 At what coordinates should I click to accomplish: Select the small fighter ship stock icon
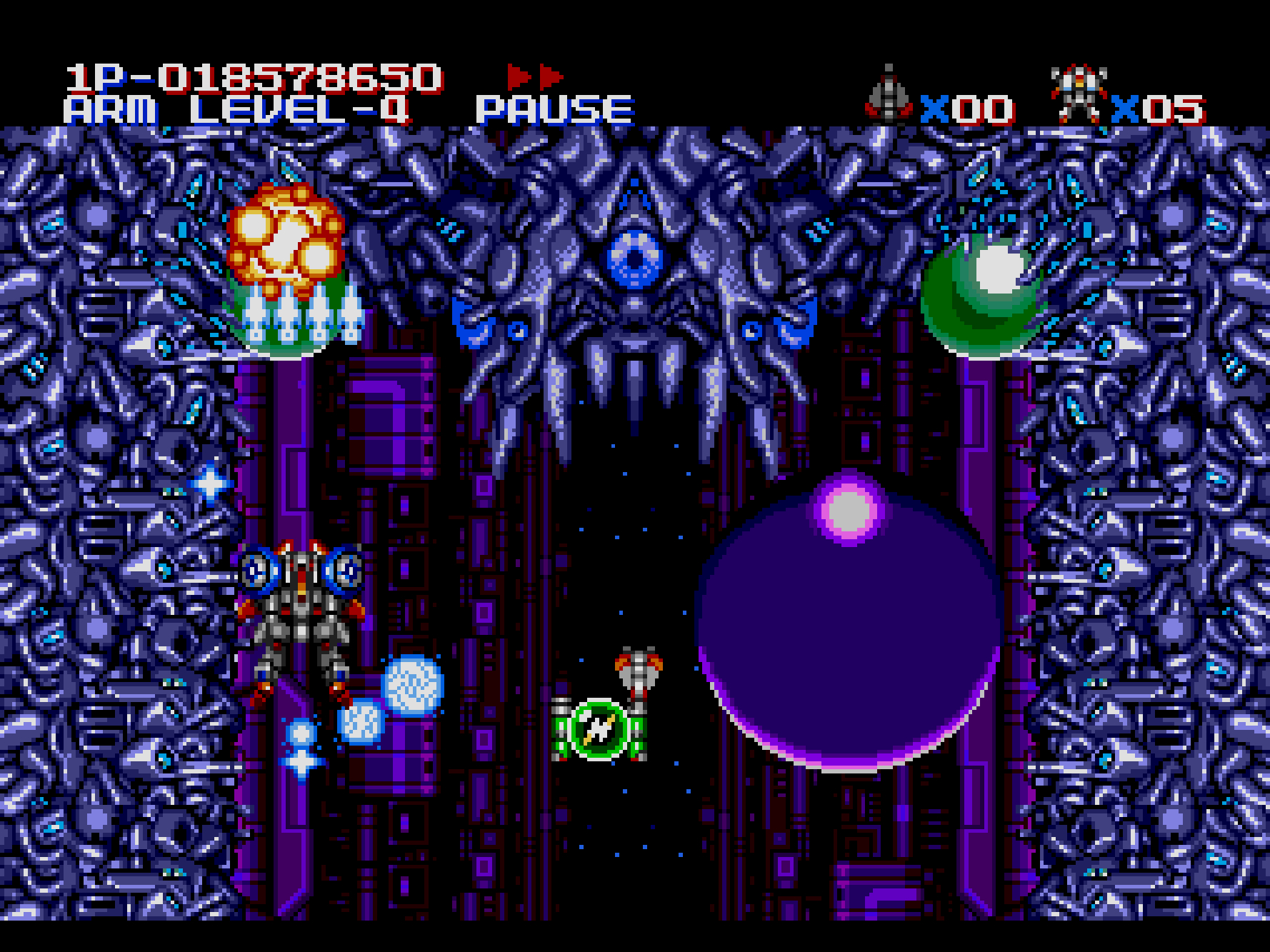pyautogui.click(x=888, y=94)
